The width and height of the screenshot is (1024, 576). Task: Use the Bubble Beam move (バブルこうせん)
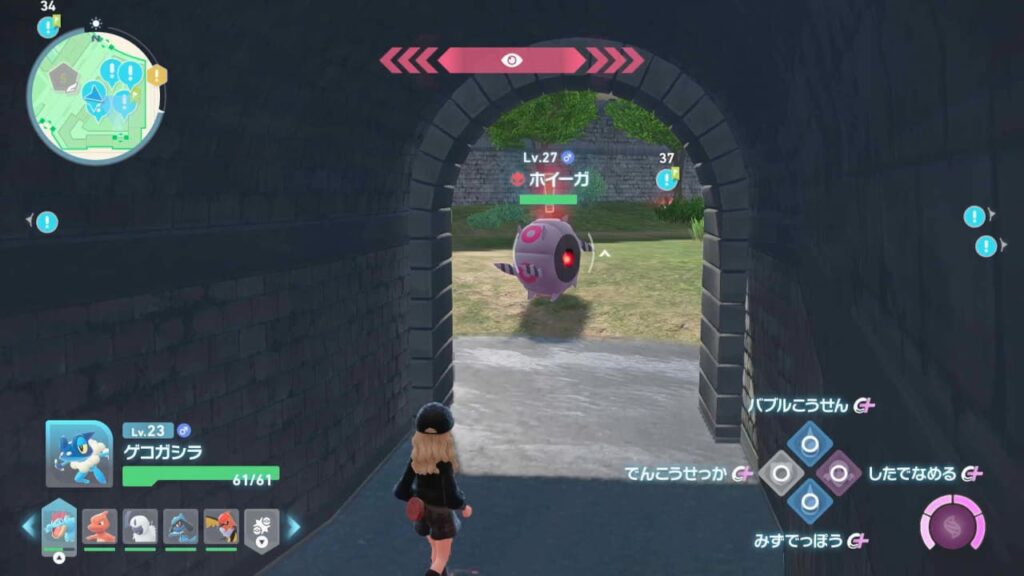pyautogui.click(x=809, y=442)
